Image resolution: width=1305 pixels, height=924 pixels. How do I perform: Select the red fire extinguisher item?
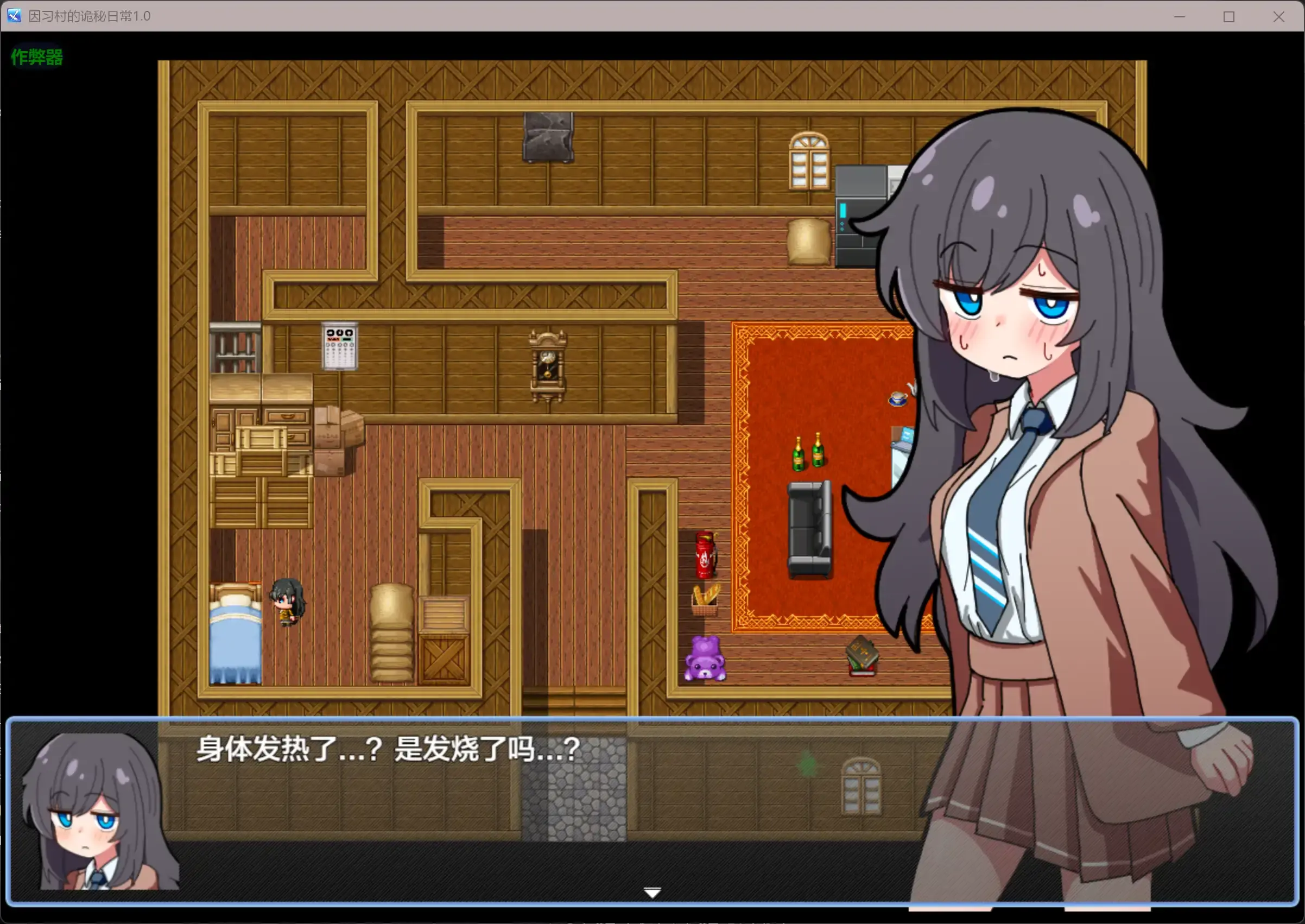[x=705, y=555]
